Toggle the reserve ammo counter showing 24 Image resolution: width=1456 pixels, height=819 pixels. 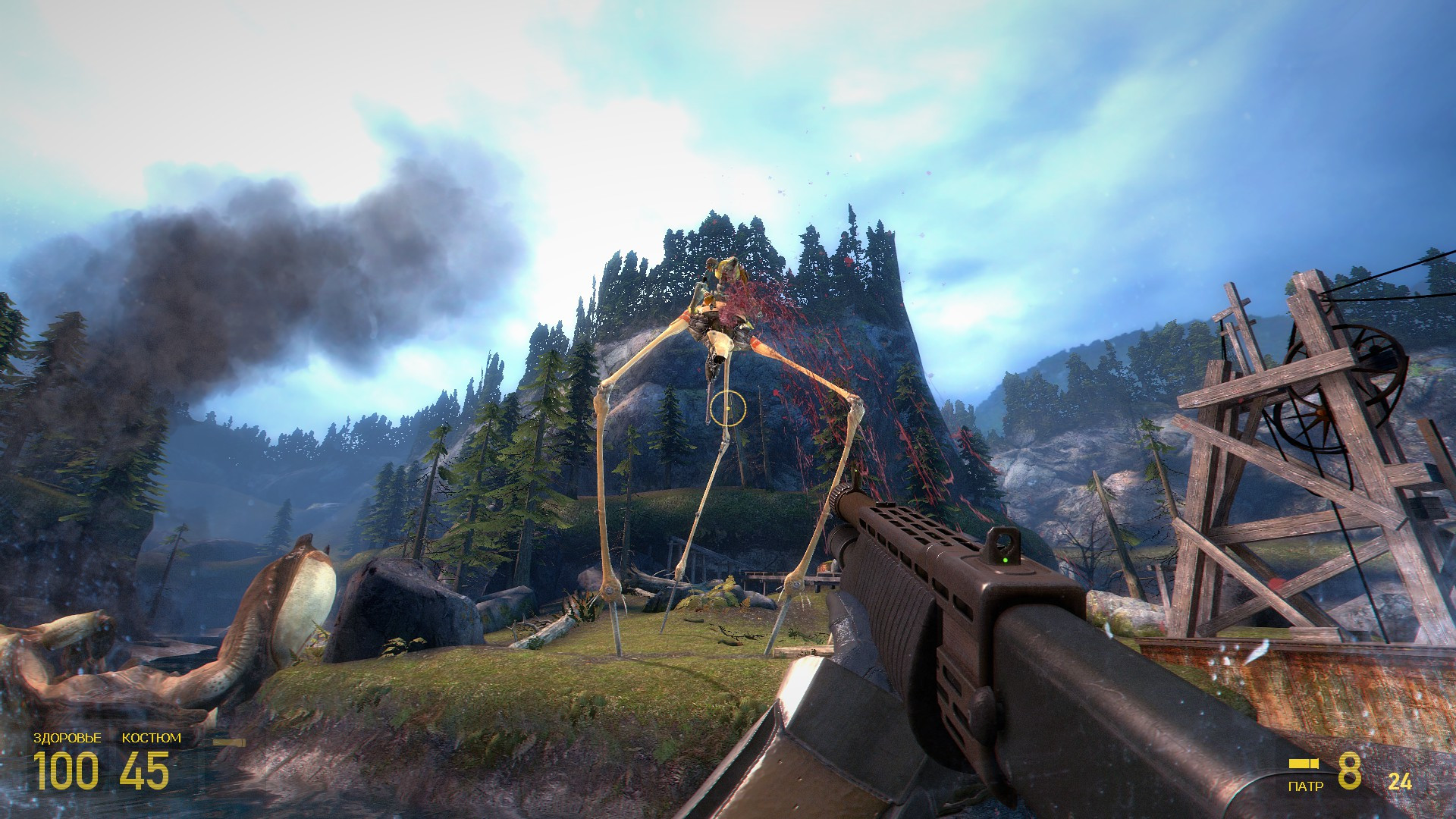1401,781
